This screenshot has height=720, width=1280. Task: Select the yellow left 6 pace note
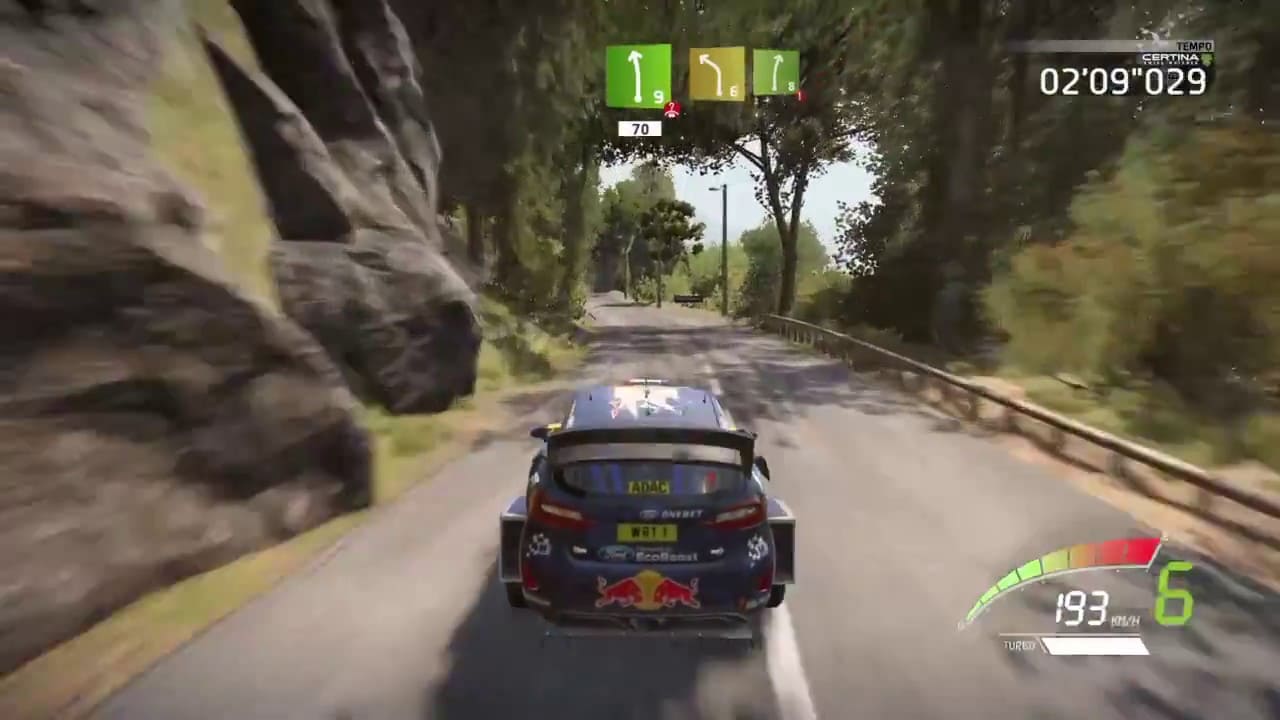[717, 74]
